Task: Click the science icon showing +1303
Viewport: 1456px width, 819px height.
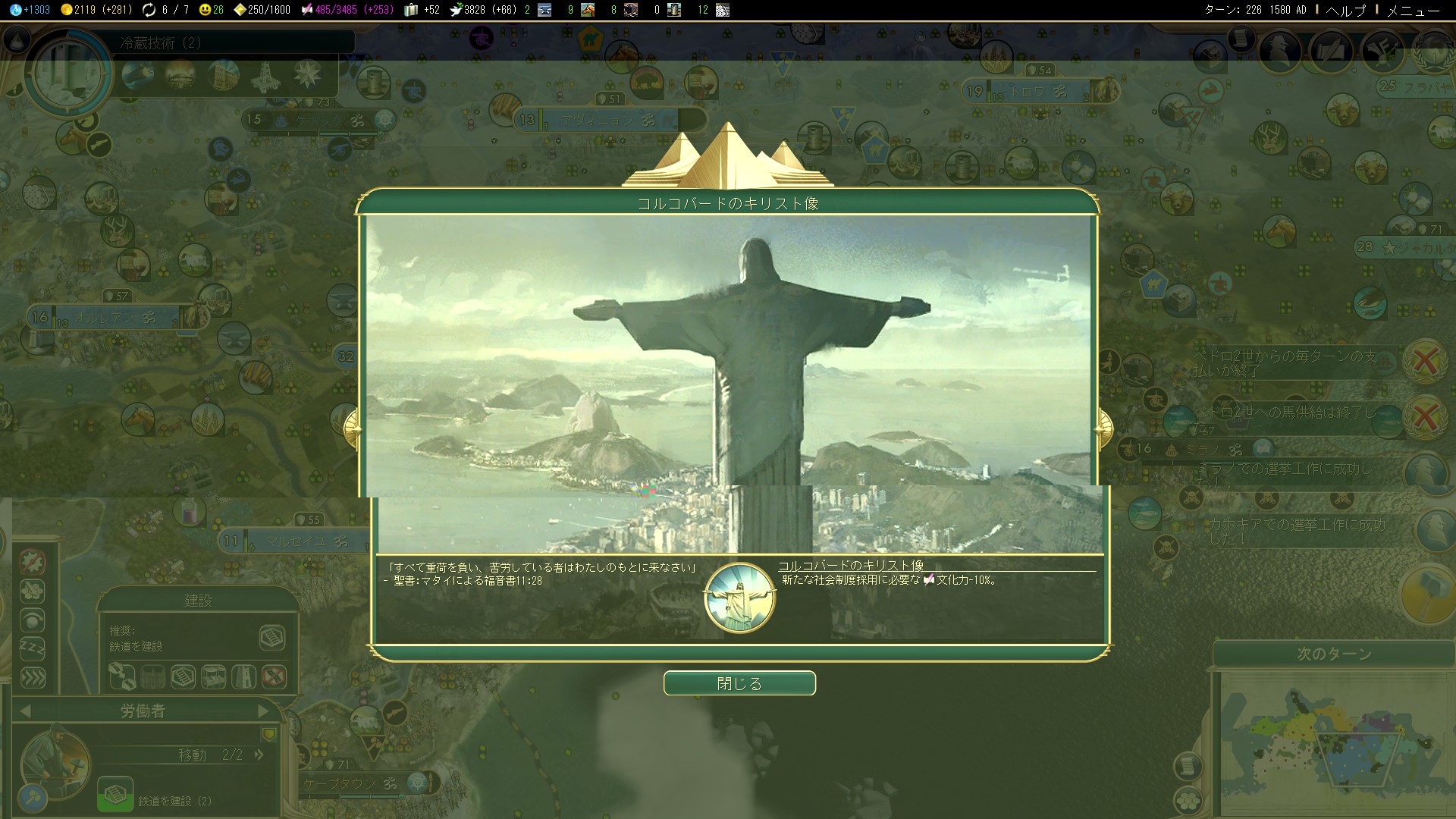Action: pyautogui.click(x=15, y=10)
